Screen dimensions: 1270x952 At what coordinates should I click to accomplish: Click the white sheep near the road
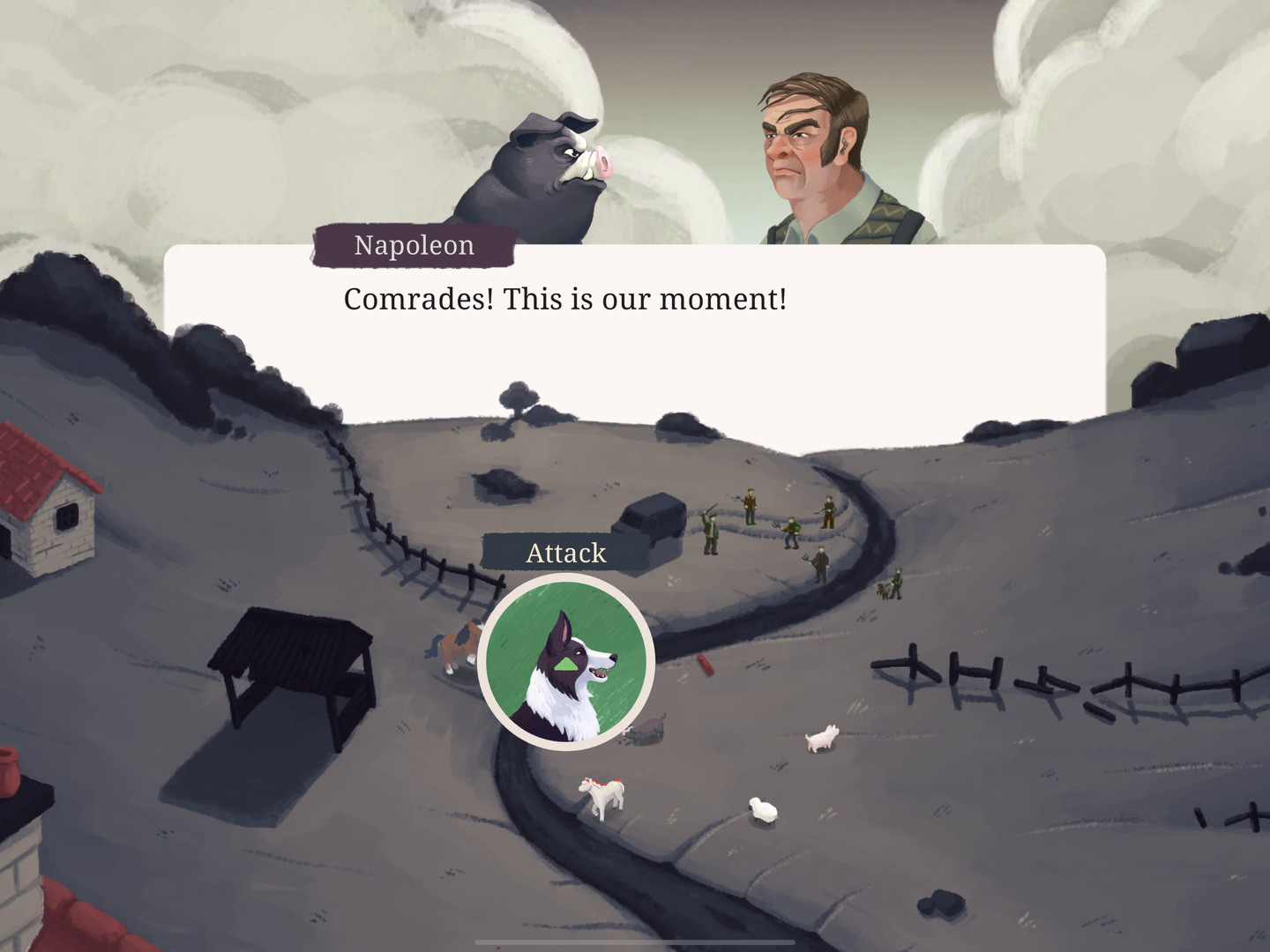pos(760,808)
